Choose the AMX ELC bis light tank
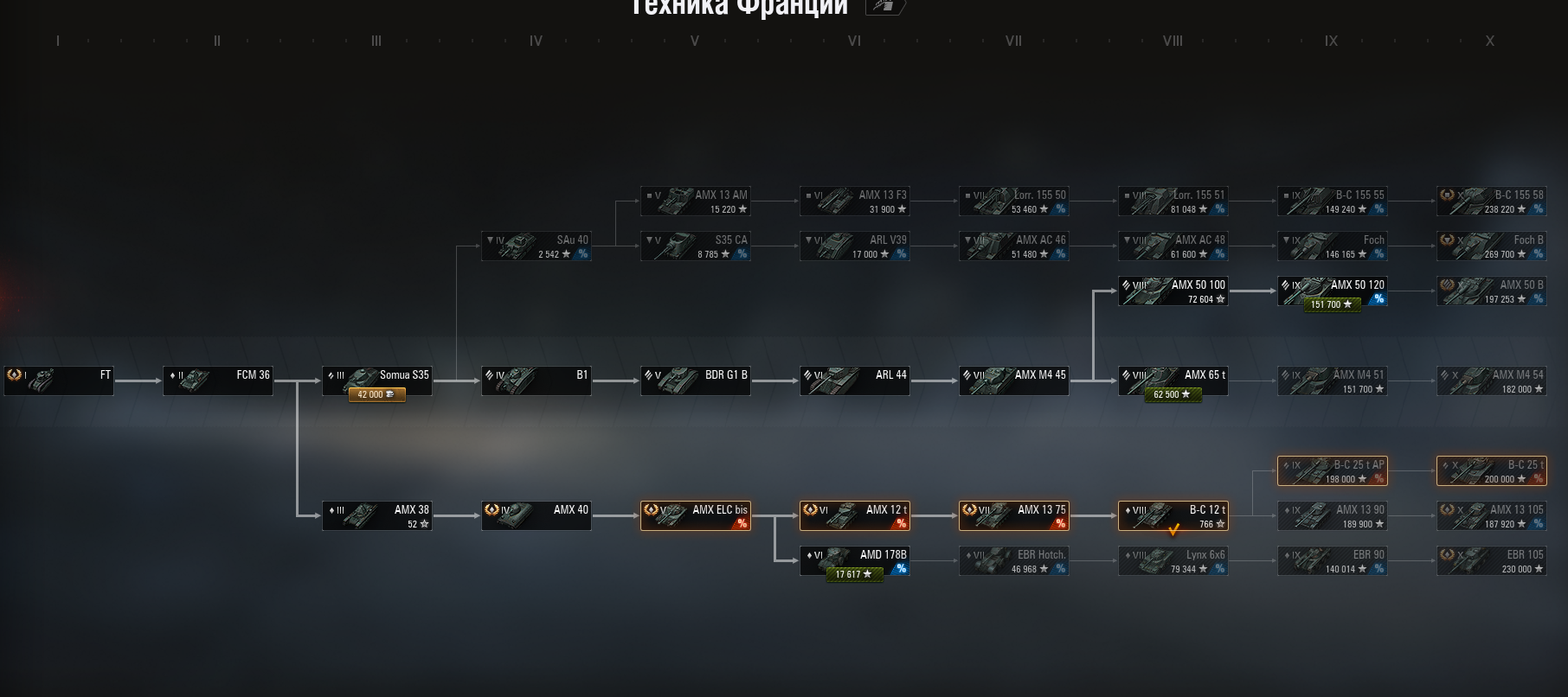 point(696,515)
